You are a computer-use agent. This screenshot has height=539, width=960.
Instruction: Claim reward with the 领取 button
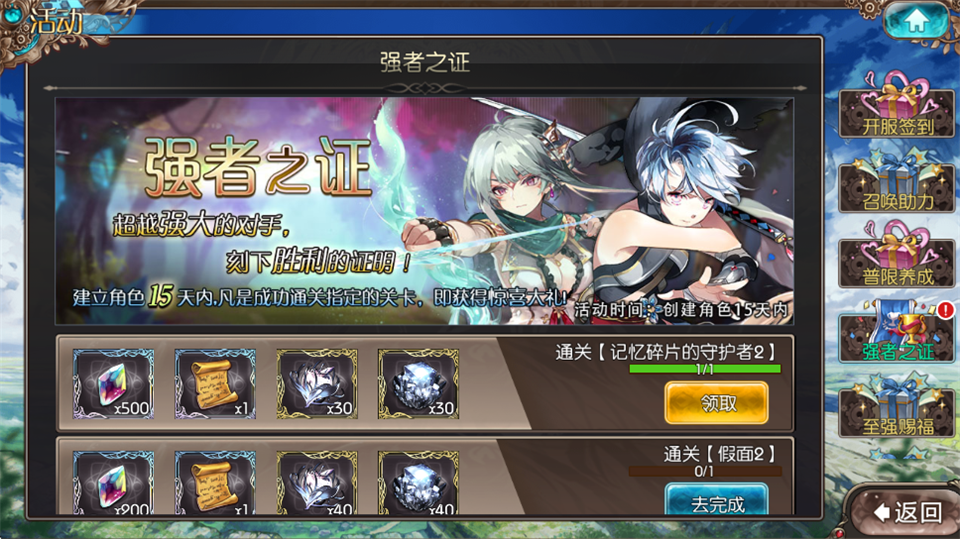click(716, 402)
